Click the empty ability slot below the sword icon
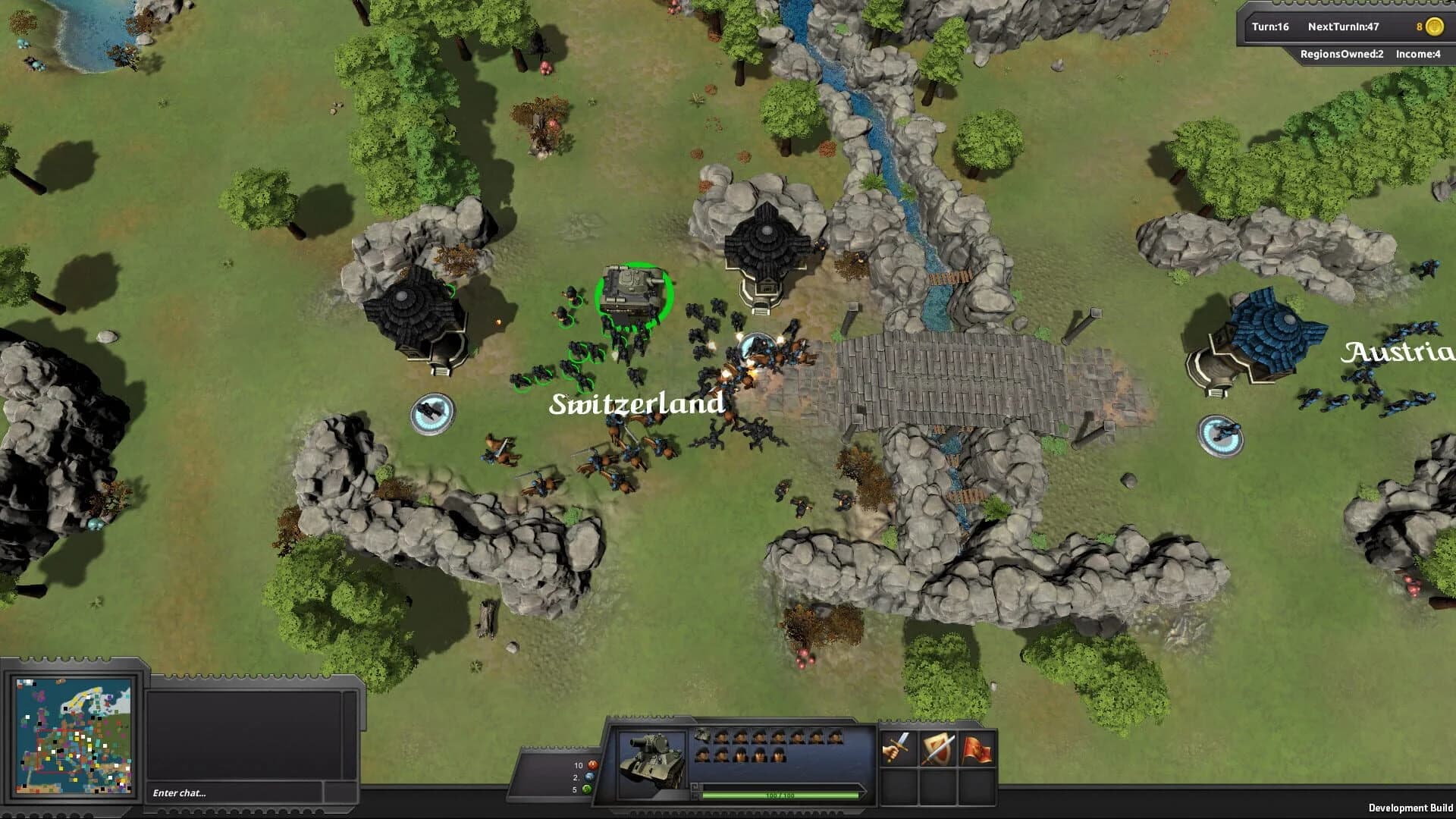1456x819 pixels. (897, 787)
